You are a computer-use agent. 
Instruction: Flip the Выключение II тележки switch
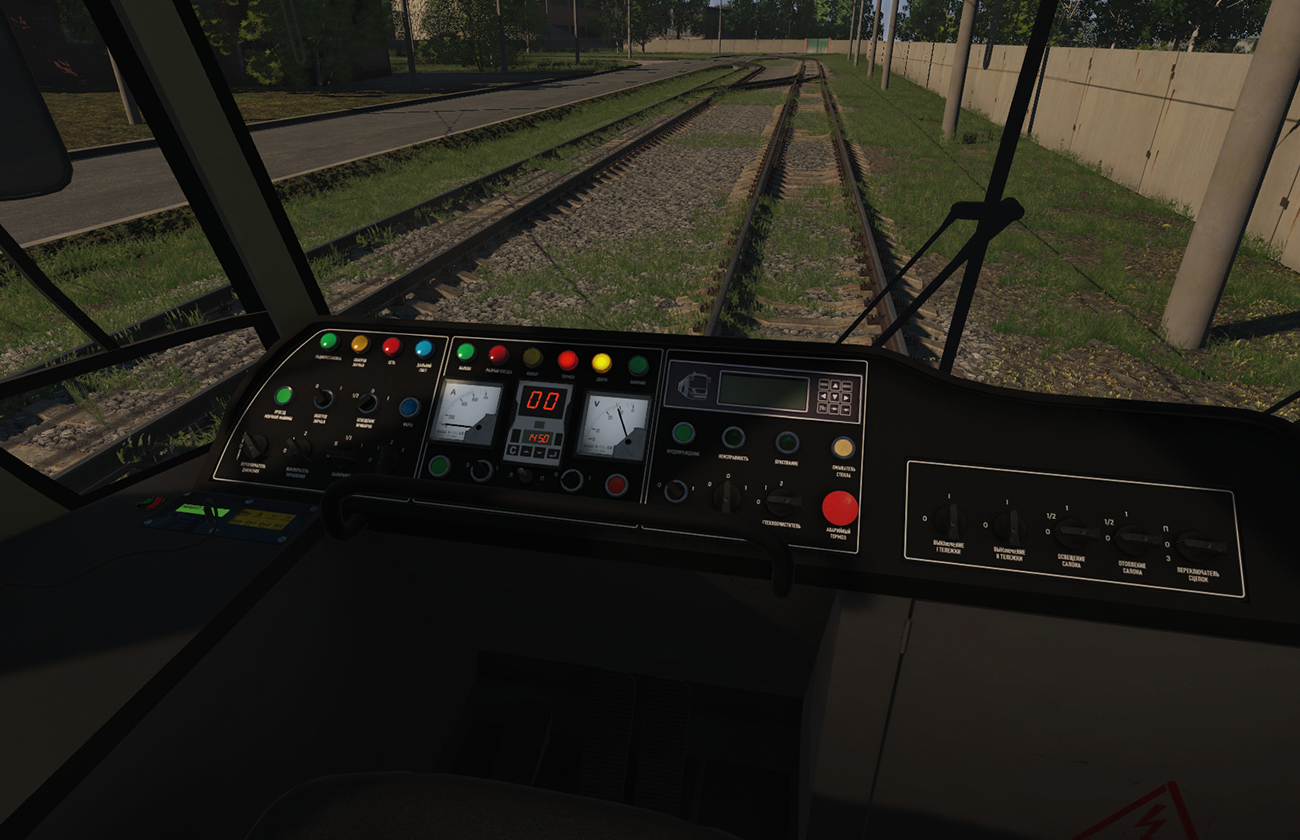click(x=1009, y=525)
